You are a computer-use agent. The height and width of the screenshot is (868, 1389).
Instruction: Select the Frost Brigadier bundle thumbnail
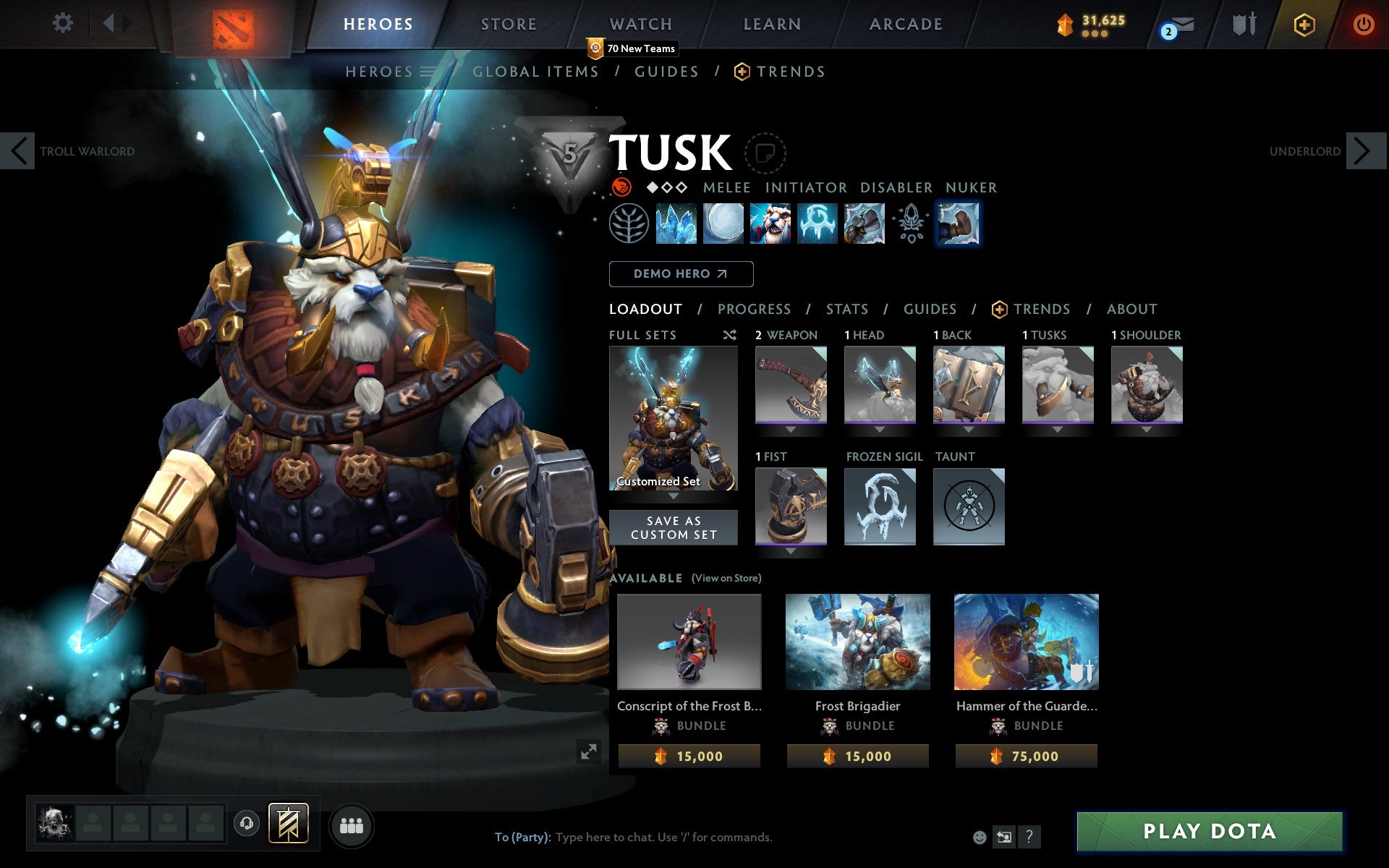(x=858, y=641)
